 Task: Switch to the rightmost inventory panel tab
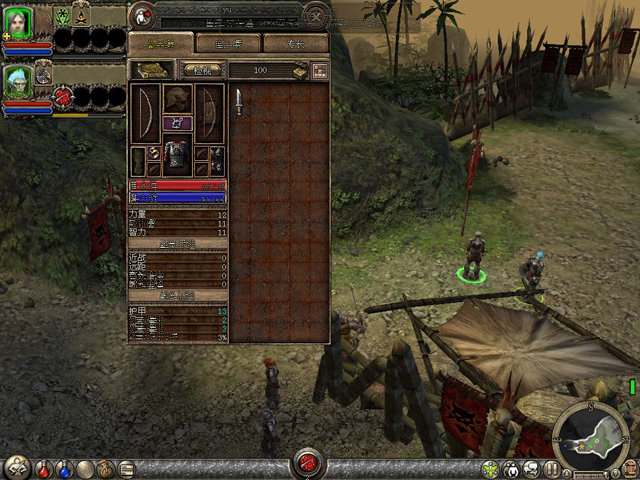[295, 43]
